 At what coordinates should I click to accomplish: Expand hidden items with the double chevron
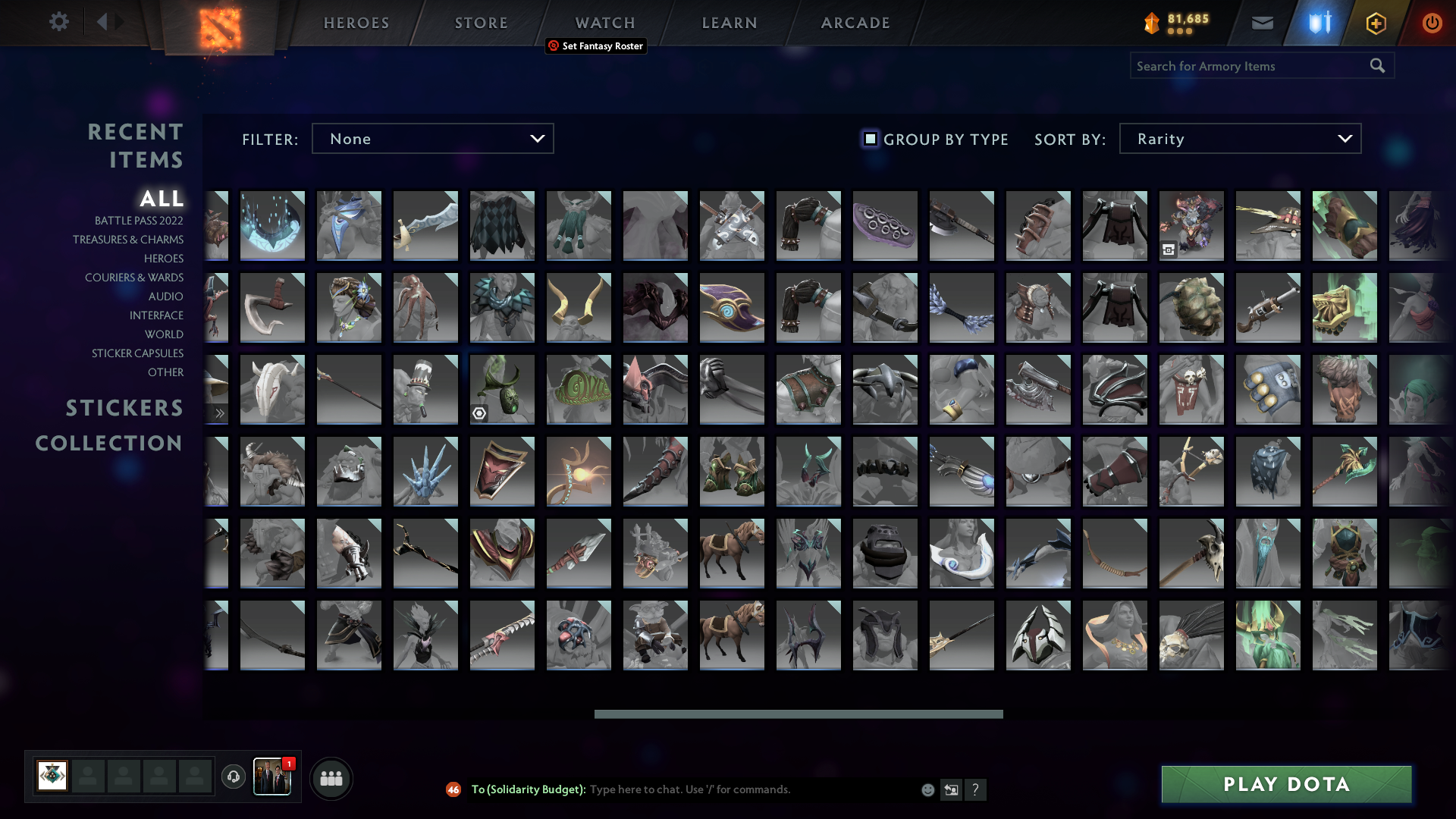coord(219,413)
